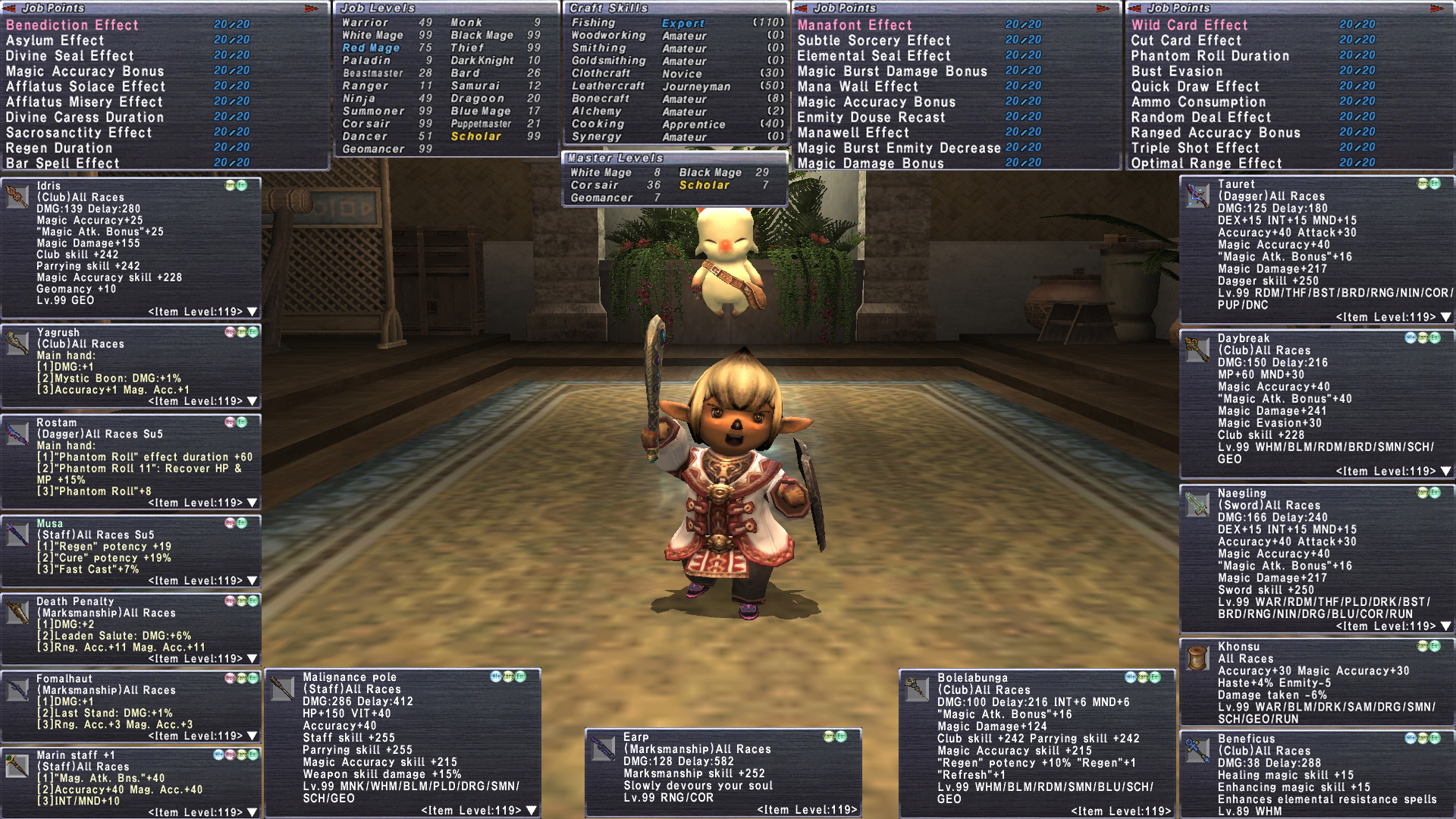Select Corsair in the Master Levels window

(x=595, y=185)
